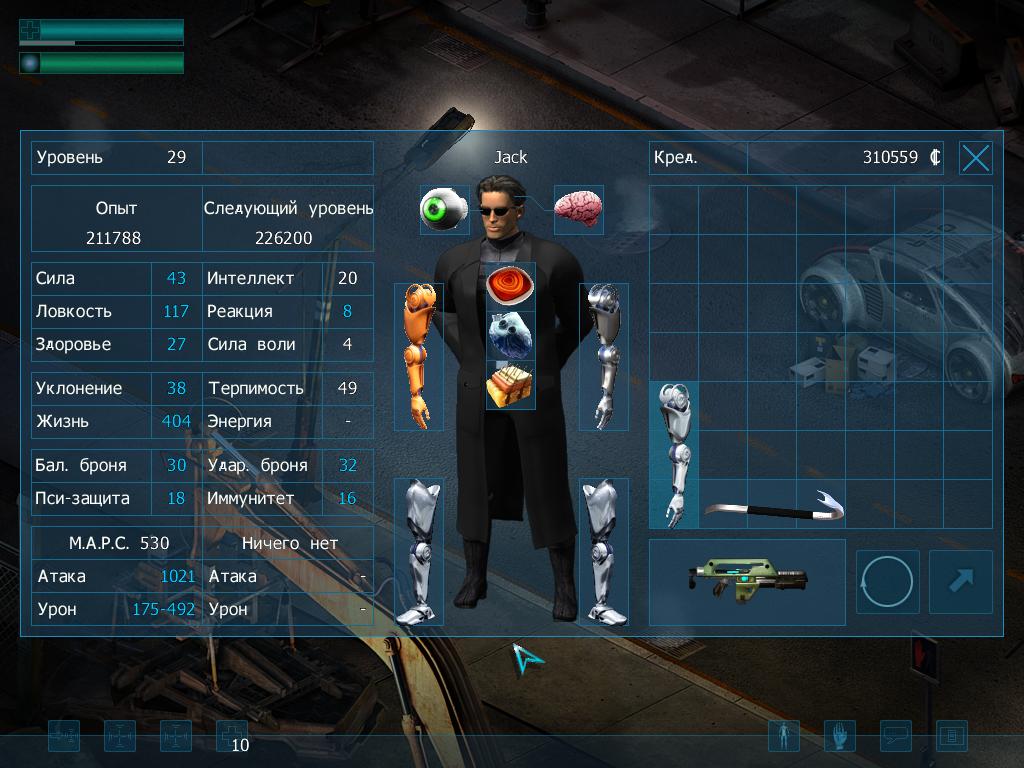Click the orange cybernetic arm slot

pos(418,356)
